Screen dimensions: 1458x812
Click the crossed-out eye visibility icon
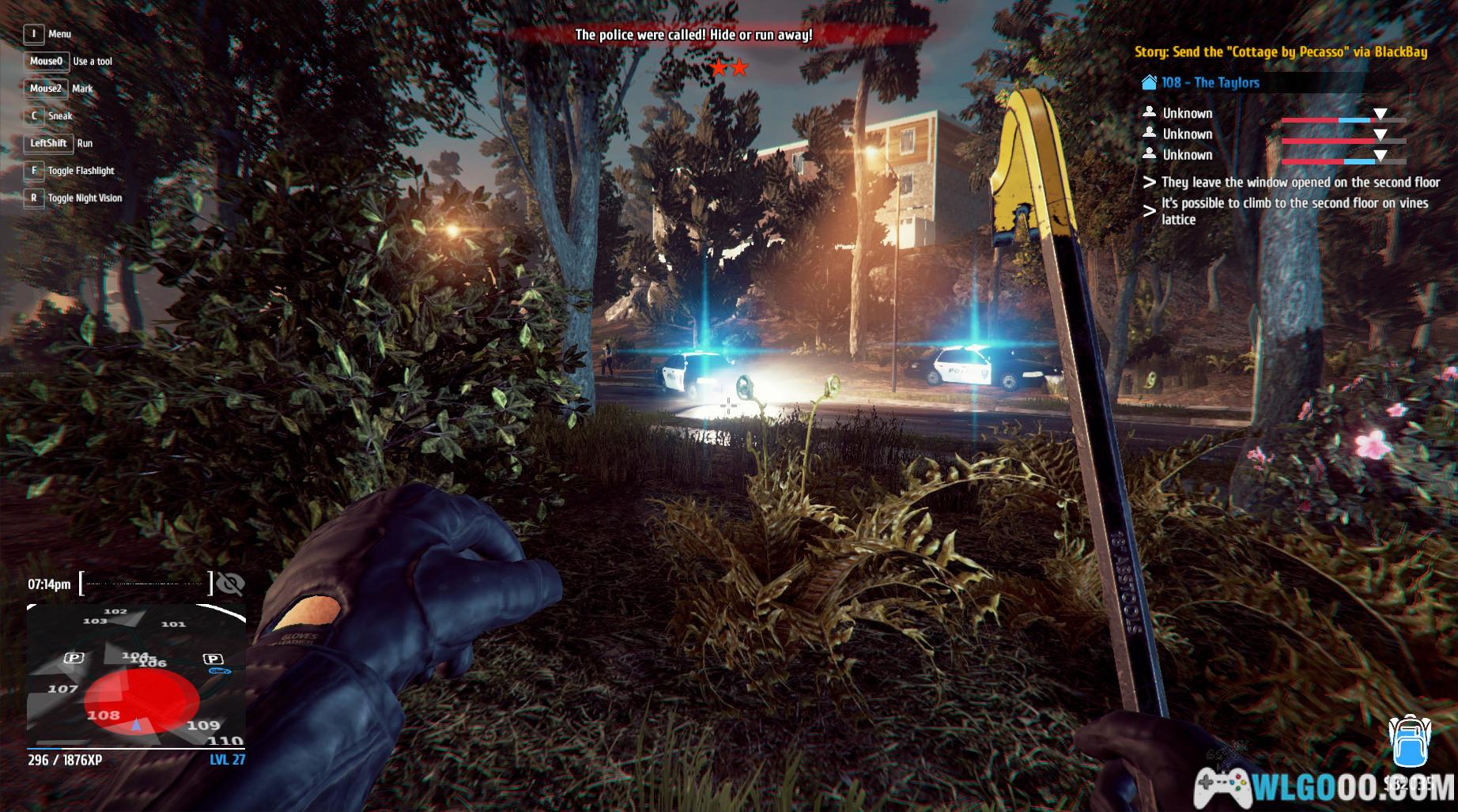pos(230,584)
